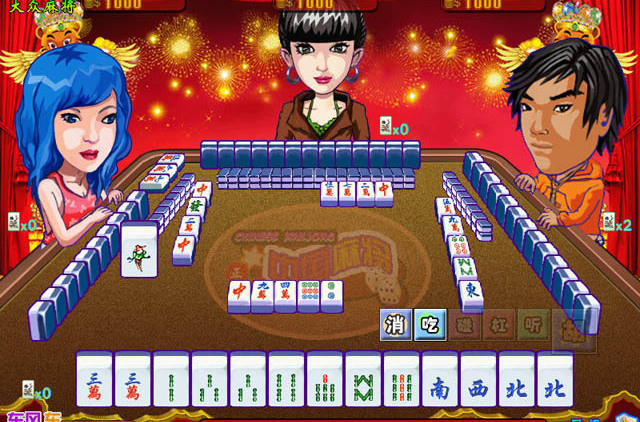Click the greyed-out 碰 pong button
The width and height of the screenshot is (640, 422).
pos(465,324)
